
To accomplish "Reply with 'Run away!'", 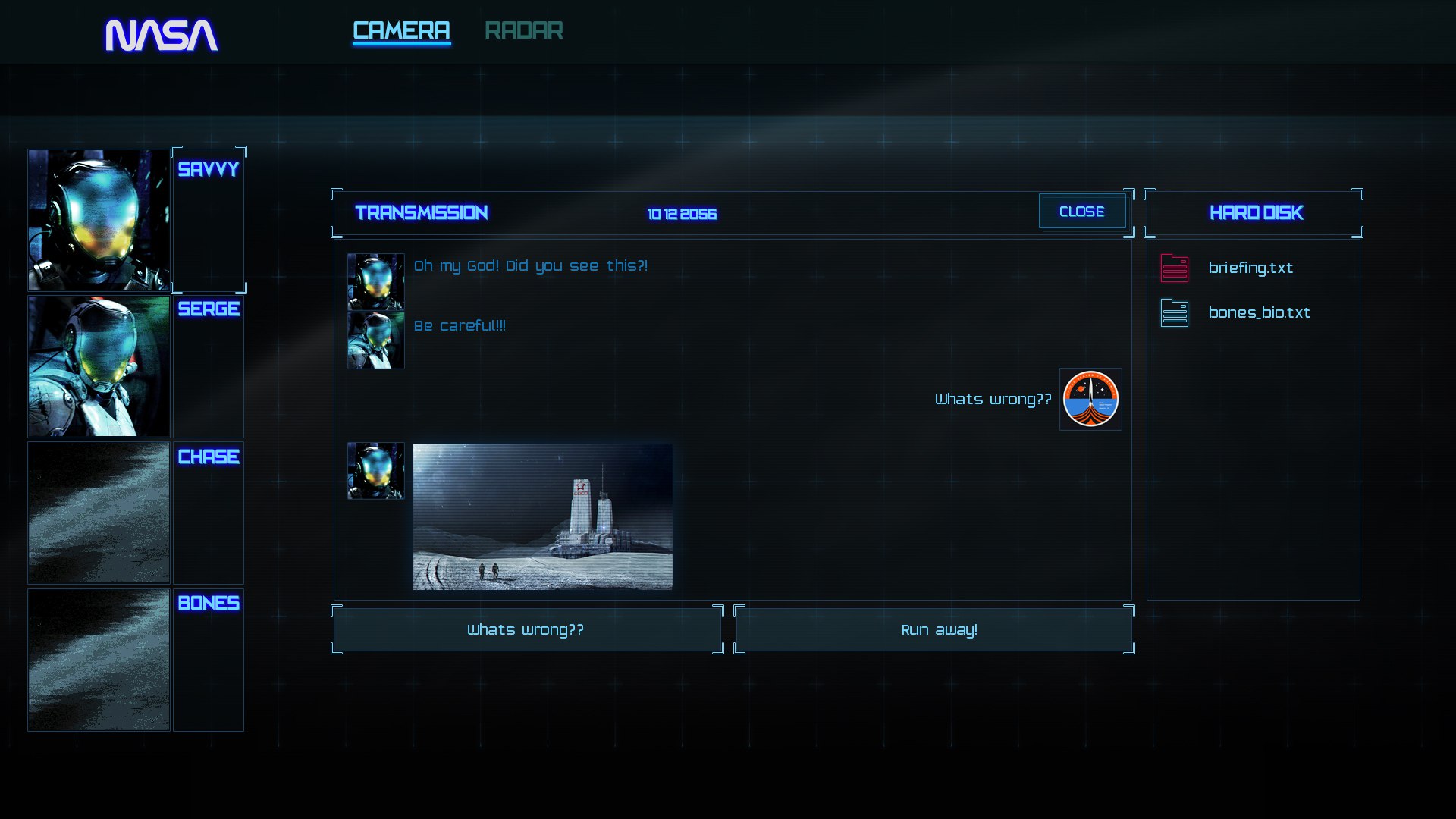I will [x=938, y=629].
